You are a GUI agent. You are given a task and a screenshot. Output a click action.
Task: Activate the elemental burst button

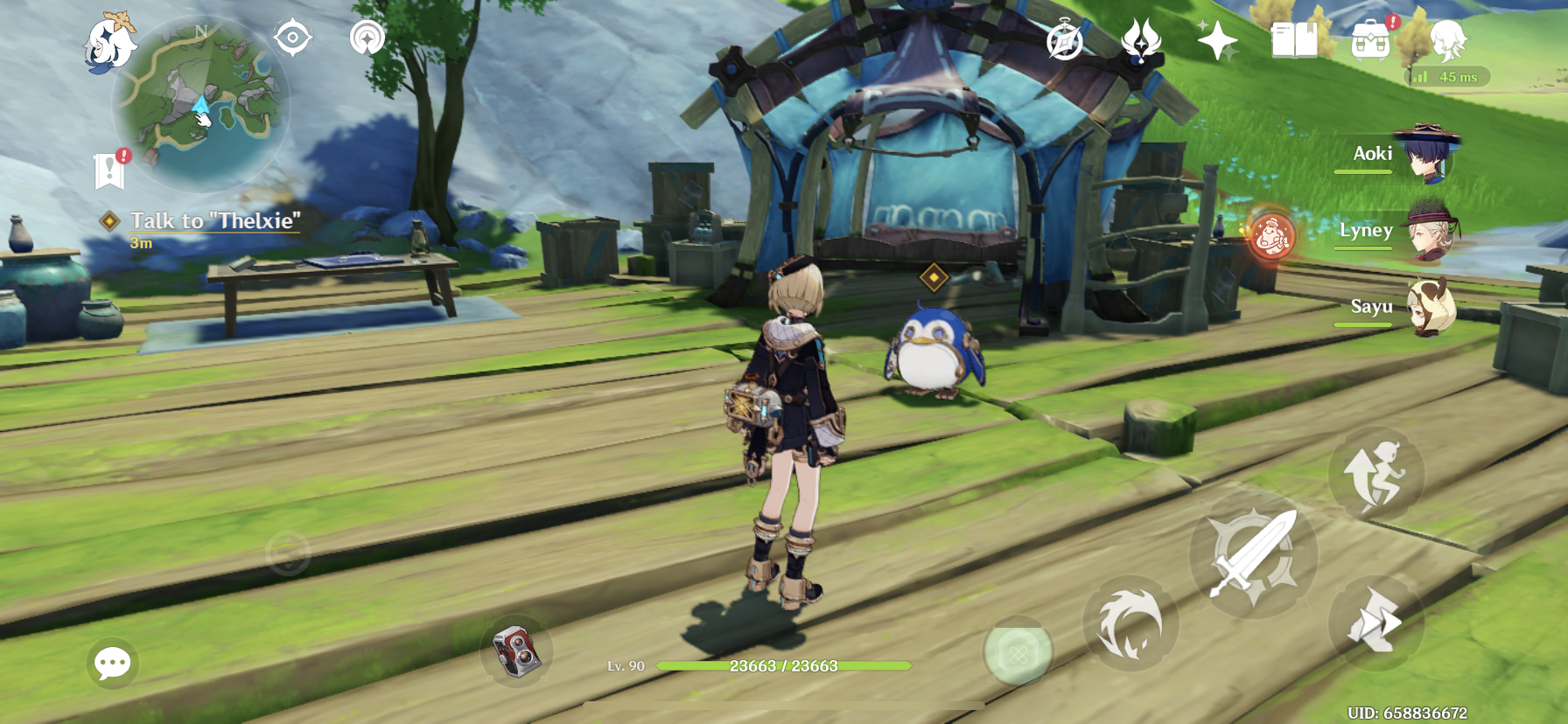[x=1018, y=652]
